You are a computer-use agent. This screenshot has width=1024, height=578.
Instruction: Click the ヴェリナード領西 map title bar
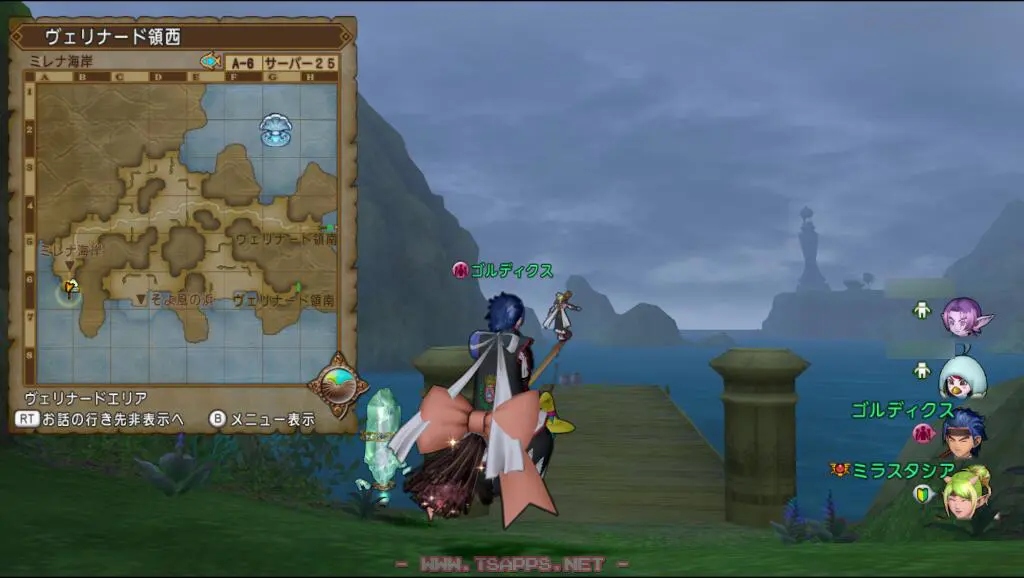tap(180, 37)
